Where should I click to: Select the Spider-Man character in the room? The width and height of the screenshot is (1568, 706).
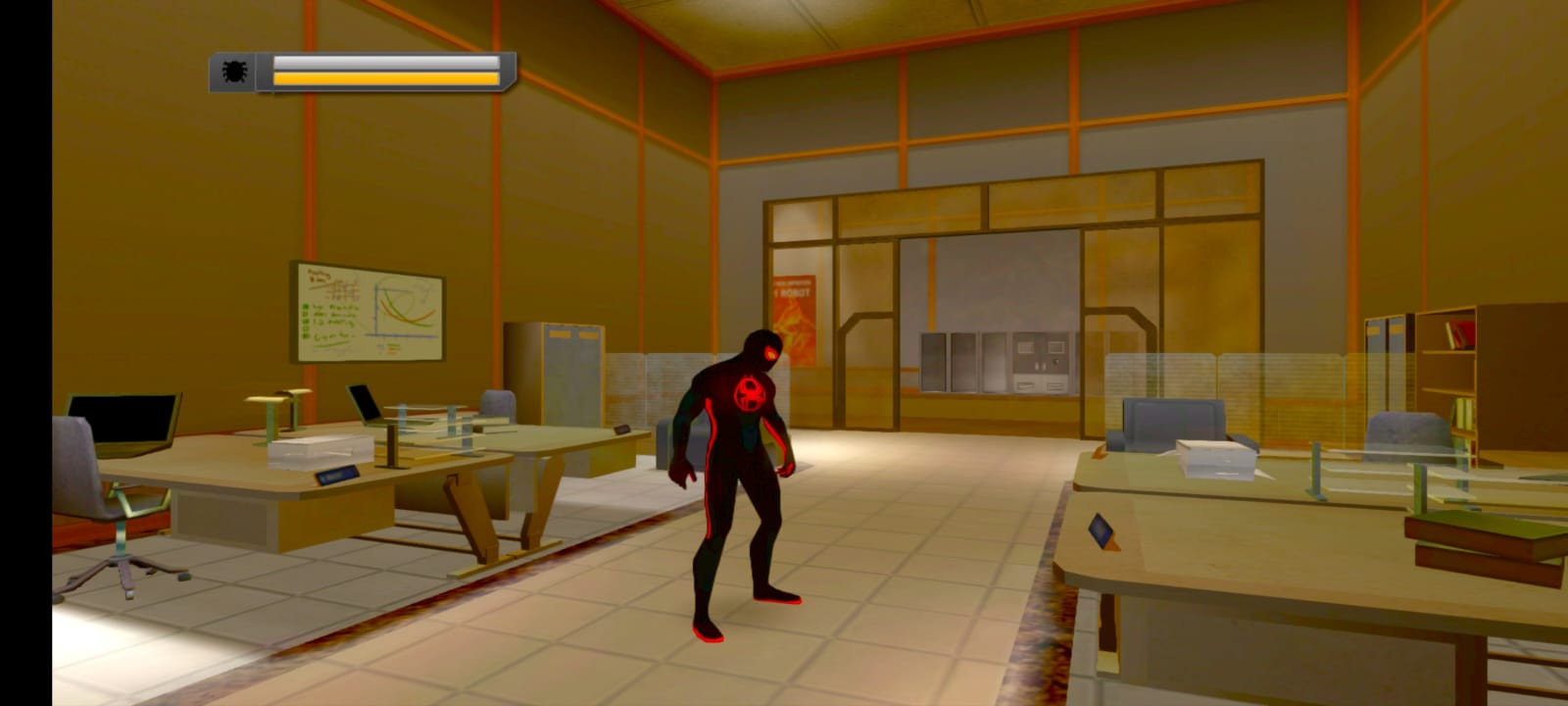(747, 471)
